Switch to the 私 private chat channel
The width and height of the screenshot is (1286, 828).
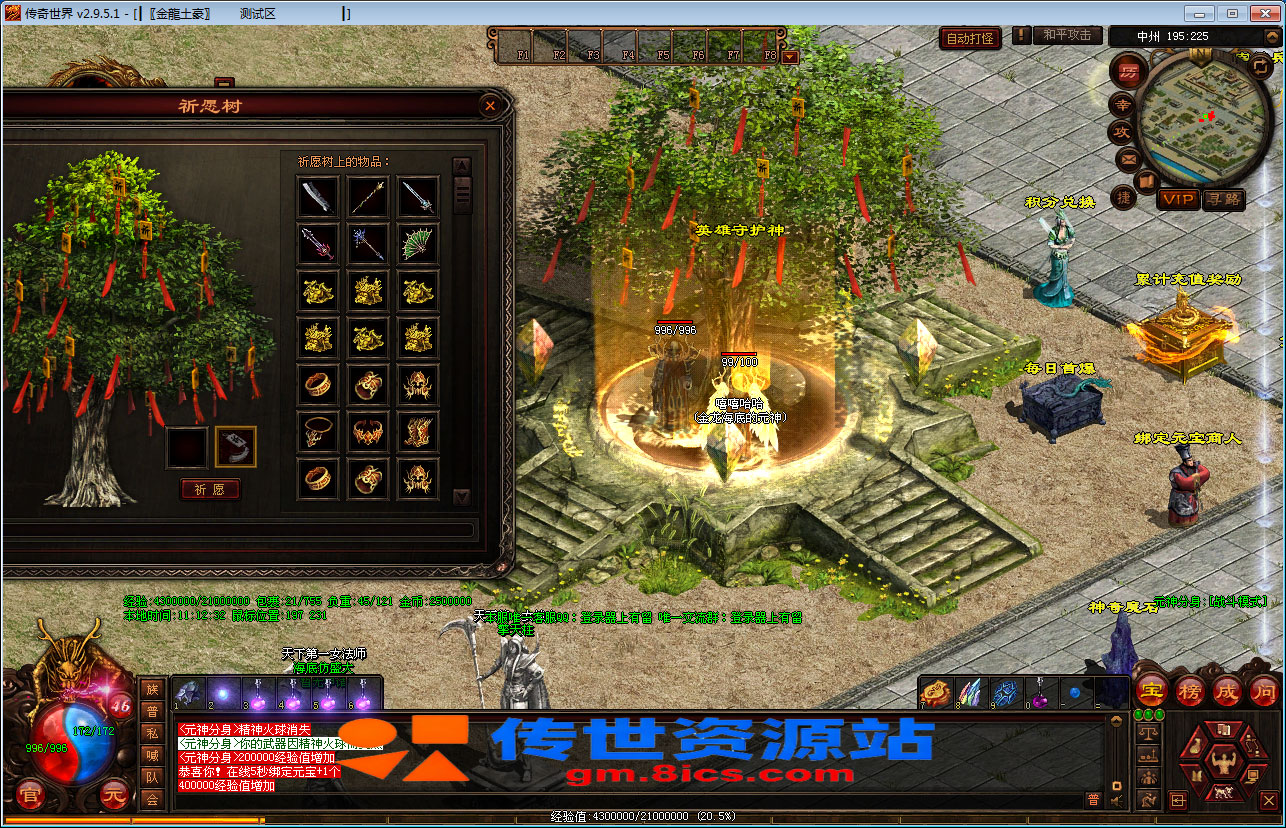(152, 734)
